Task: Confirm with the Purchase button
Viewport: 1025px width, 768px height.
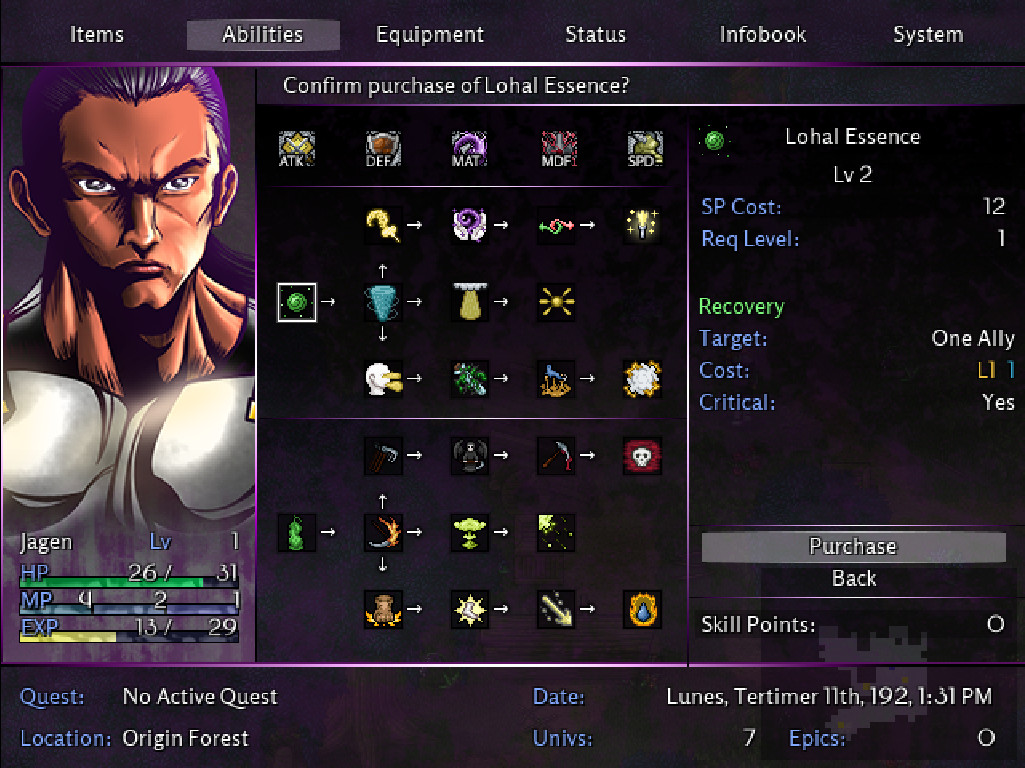Action: pyautogui.click(x=853, y=547)
